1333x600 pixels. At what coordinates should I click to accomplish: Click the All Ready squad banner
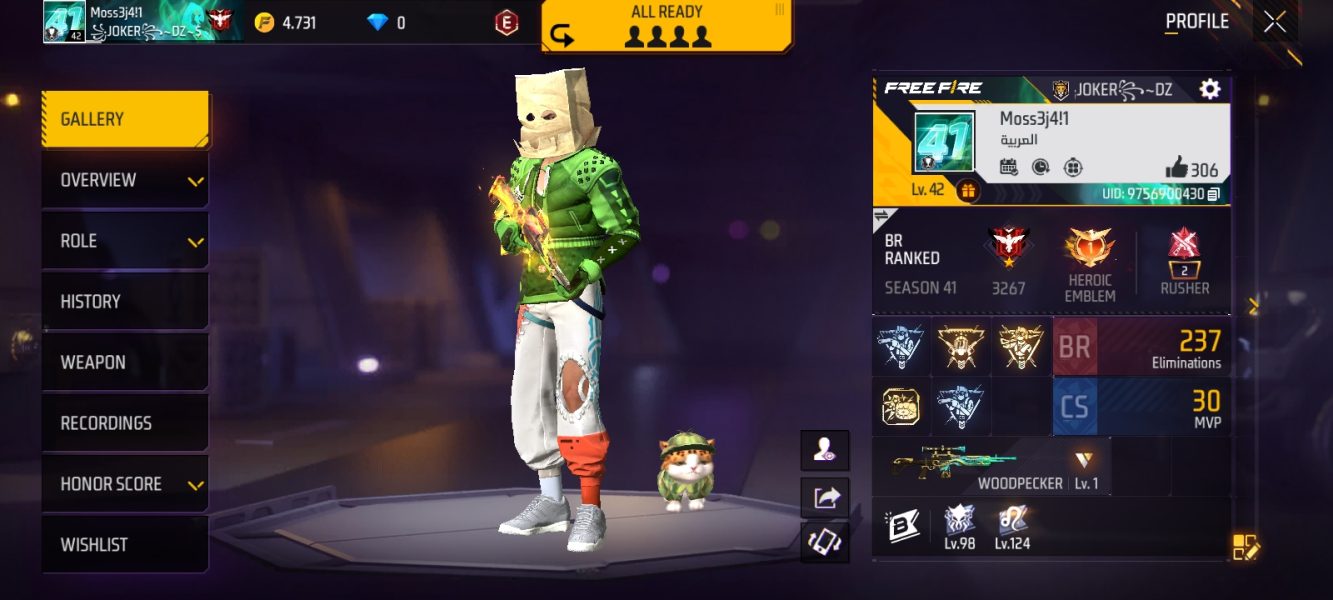[x=667, y=27]
